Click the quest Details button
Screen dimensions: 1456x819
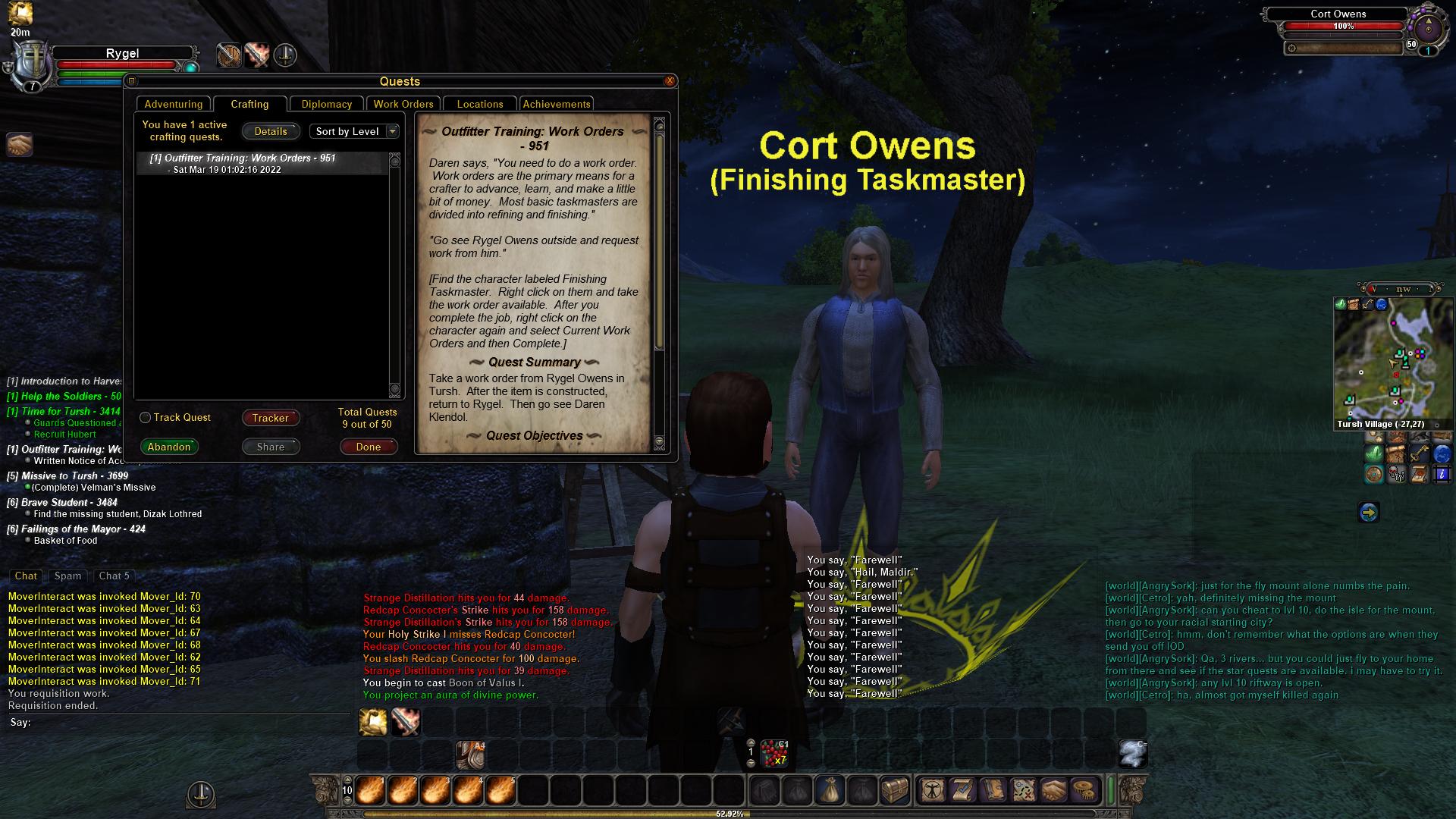point(271,132)
